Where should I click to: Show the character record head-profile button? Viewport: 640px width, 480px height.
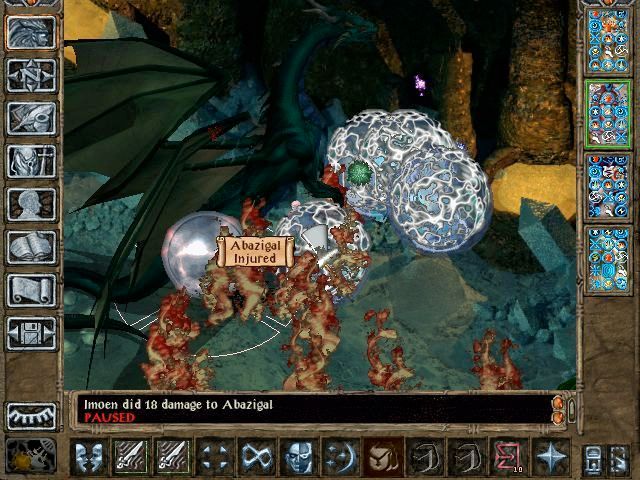tap(32, 204)
